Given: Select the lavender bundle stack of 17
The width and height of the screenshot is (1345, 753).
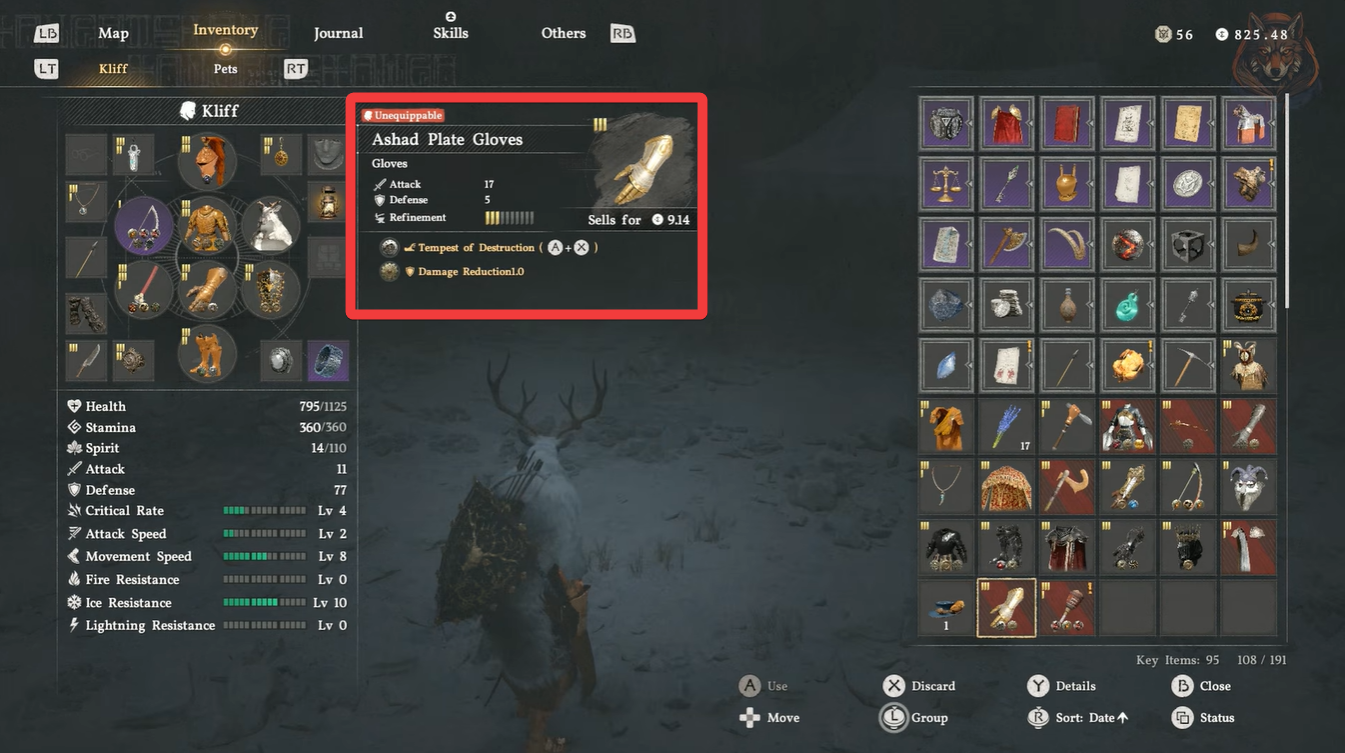Looking at the screenshot, I should point(1006,426).
